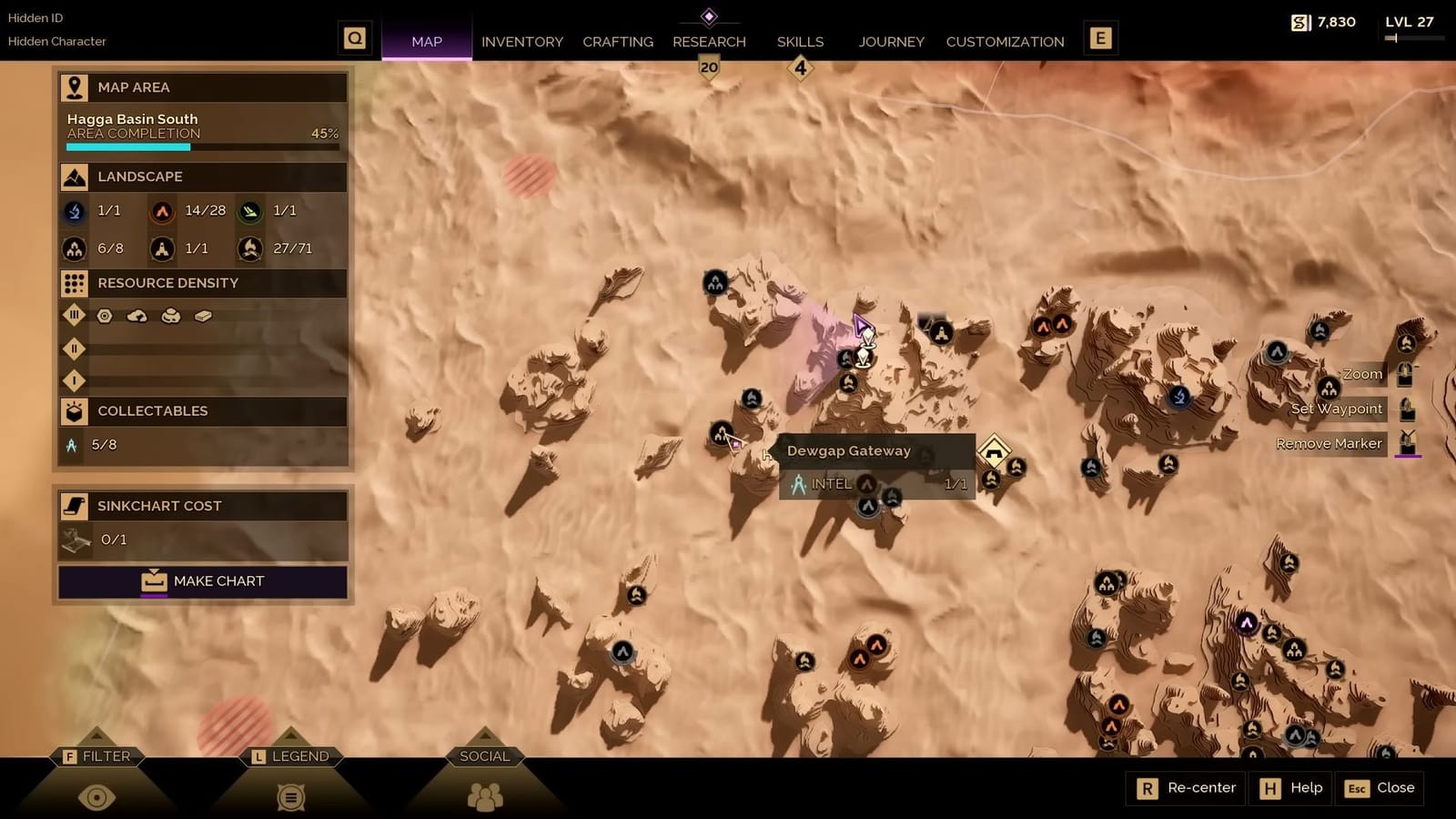Viewport: 1456px width, 819px height.
Task: Expand the Legend panel
Action: [289, 756]
